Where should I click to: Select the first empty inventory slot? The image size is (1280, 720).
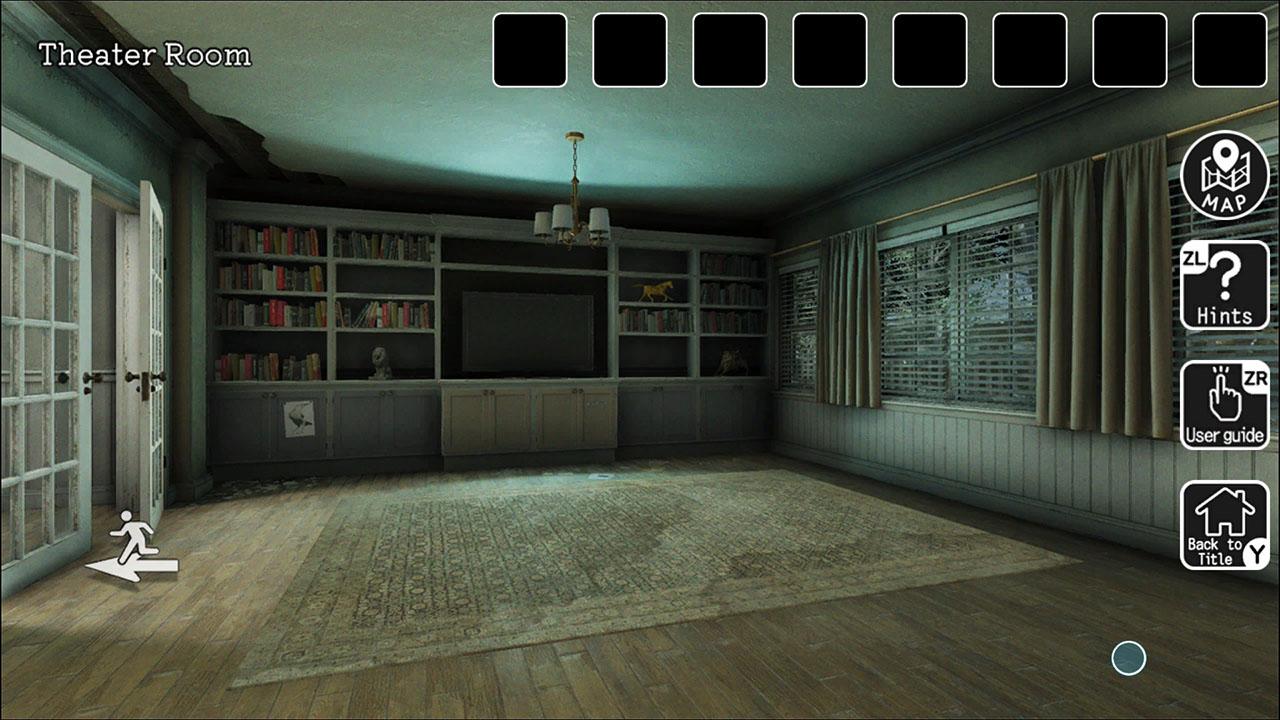pos(530,50)
